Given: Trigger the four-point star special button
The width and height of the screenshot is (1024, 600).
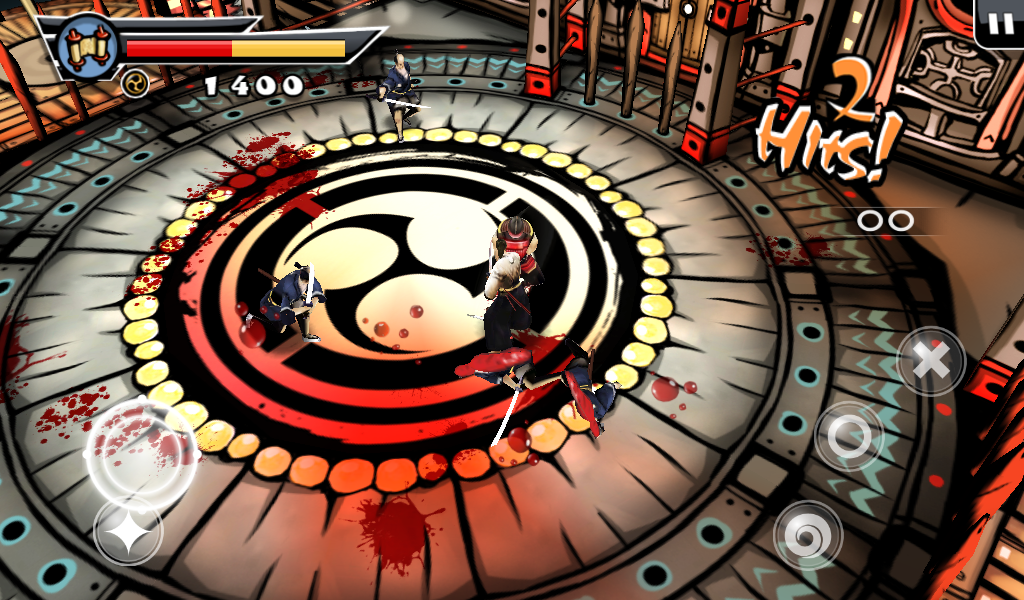Looking at the screenshot, I should pyautogui.click(x=128, y=534).
